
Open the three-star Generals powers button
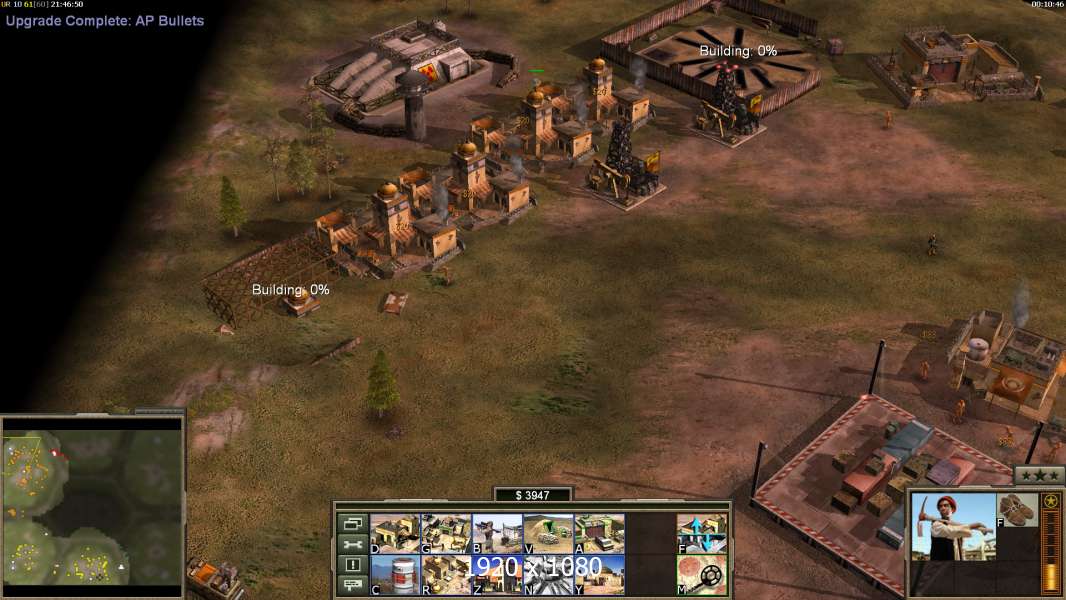click(x=1039, y=475)
